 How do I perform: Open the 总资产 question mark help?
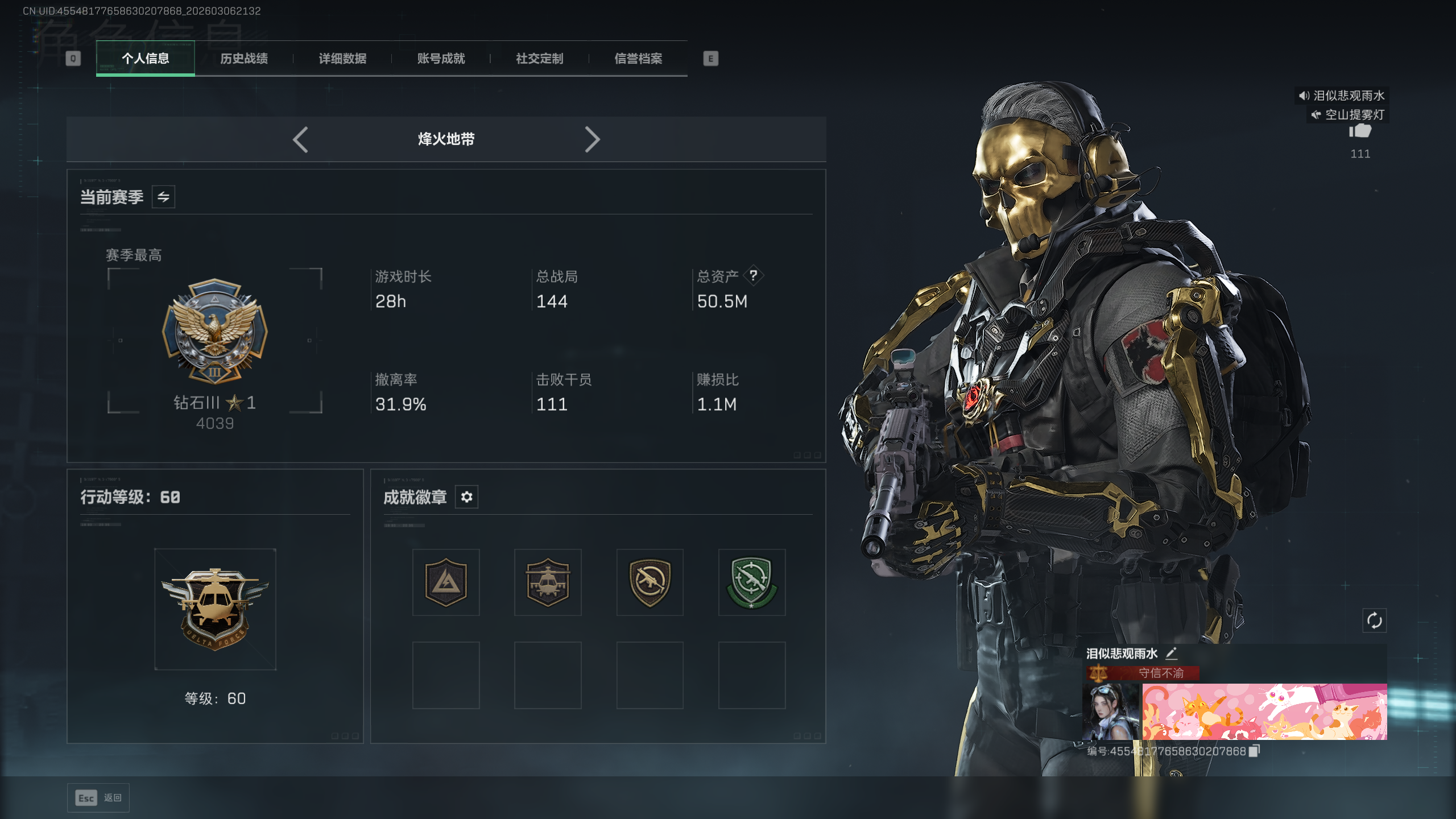coord(753,276)
